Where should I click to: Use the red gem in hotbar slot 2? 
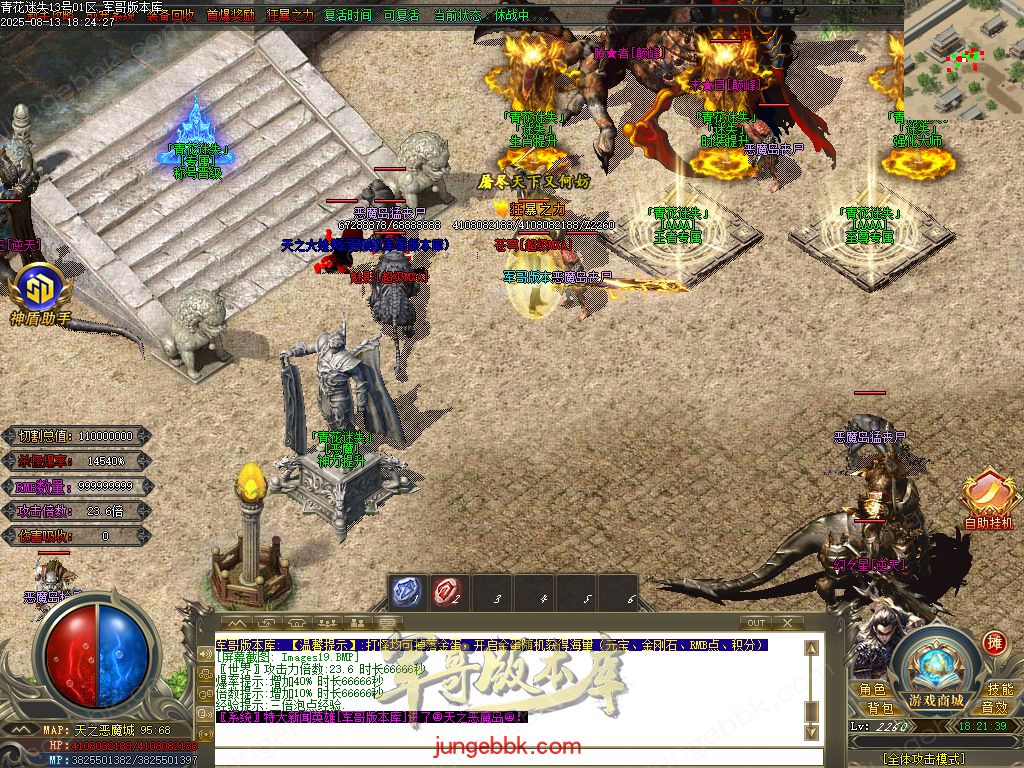tap(447, 592)
